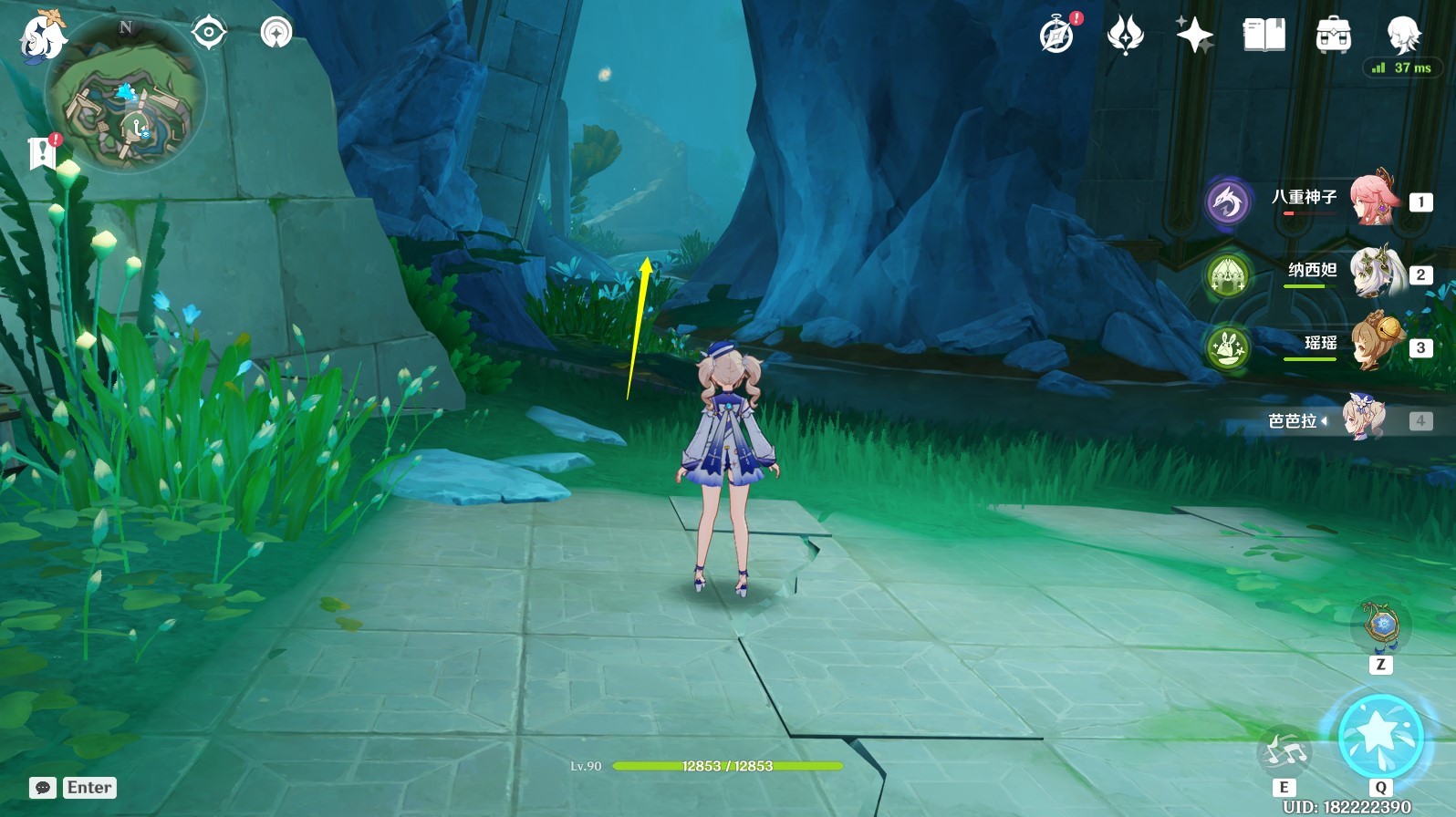
Task: Open the Paimon menu icon
Action: click(41, 36)
